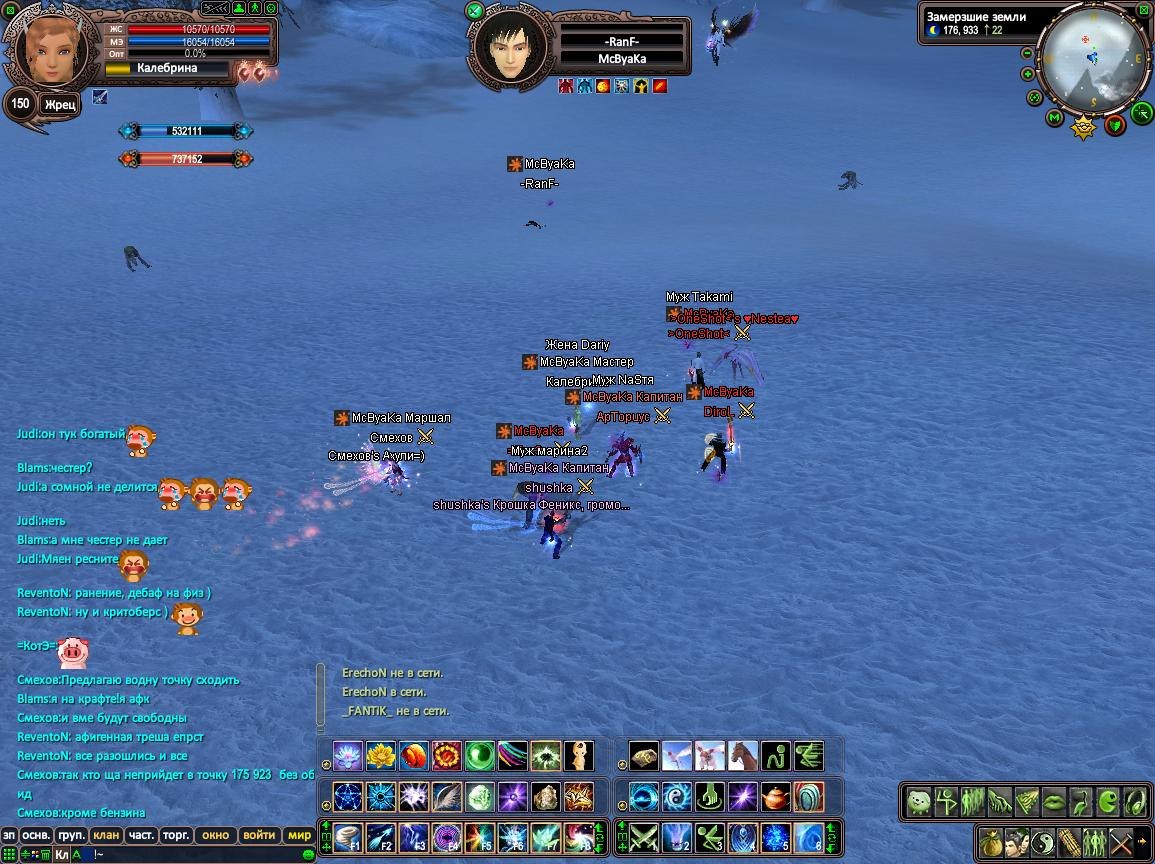
Task: Use the teapot item on the hotbar
Action: 775,797
